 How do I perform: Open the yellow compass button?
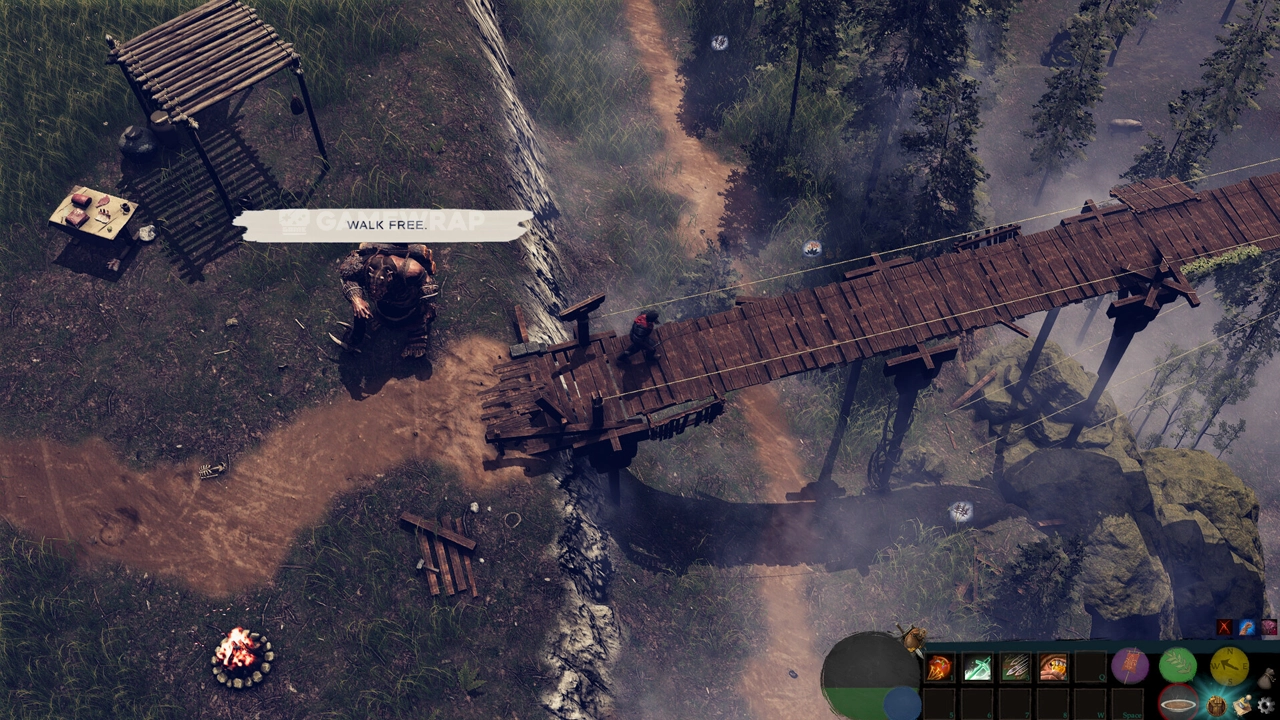[1228, 665]
